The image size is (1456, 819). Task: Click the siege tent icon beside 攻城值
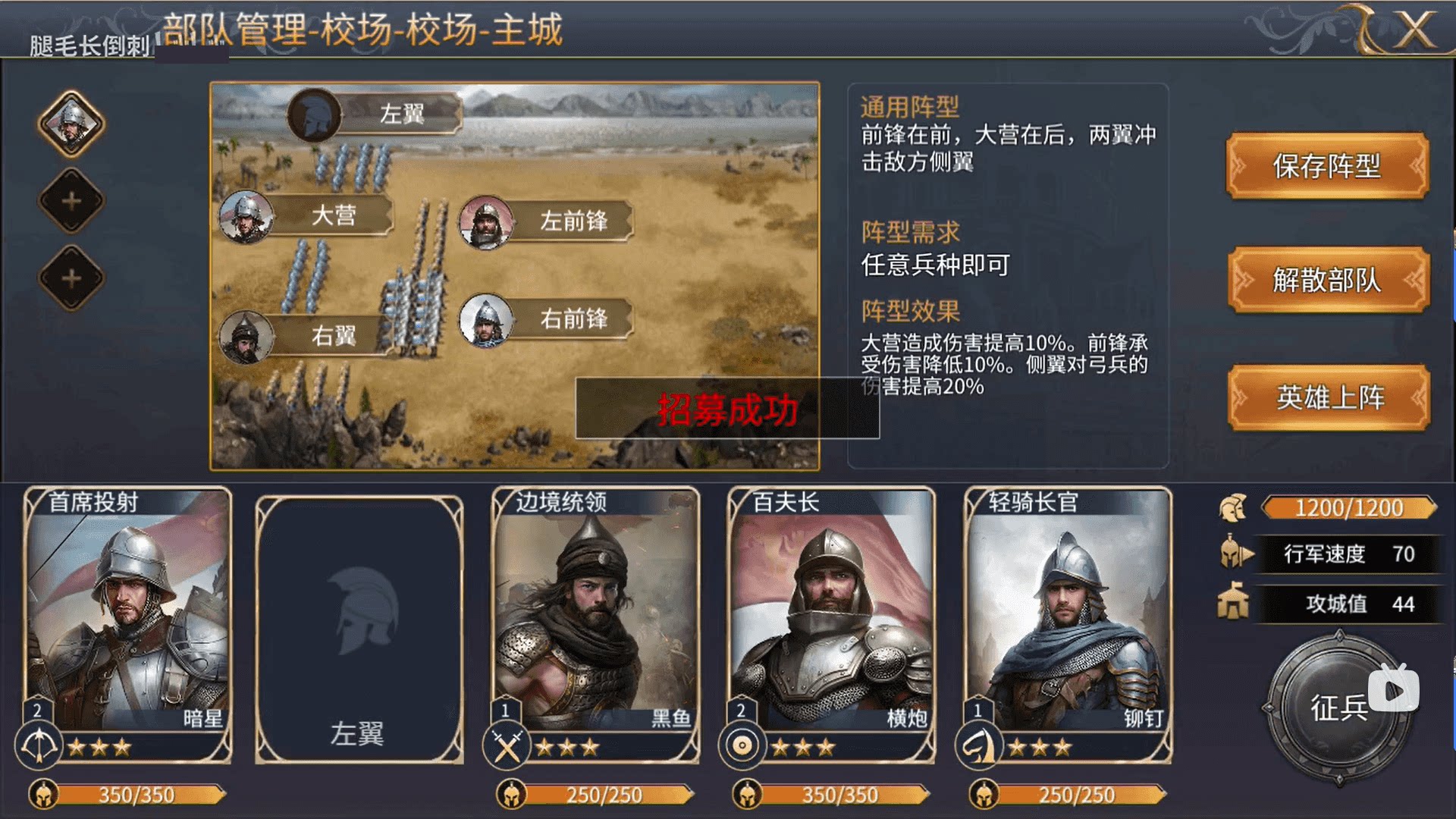[1234, 599]
